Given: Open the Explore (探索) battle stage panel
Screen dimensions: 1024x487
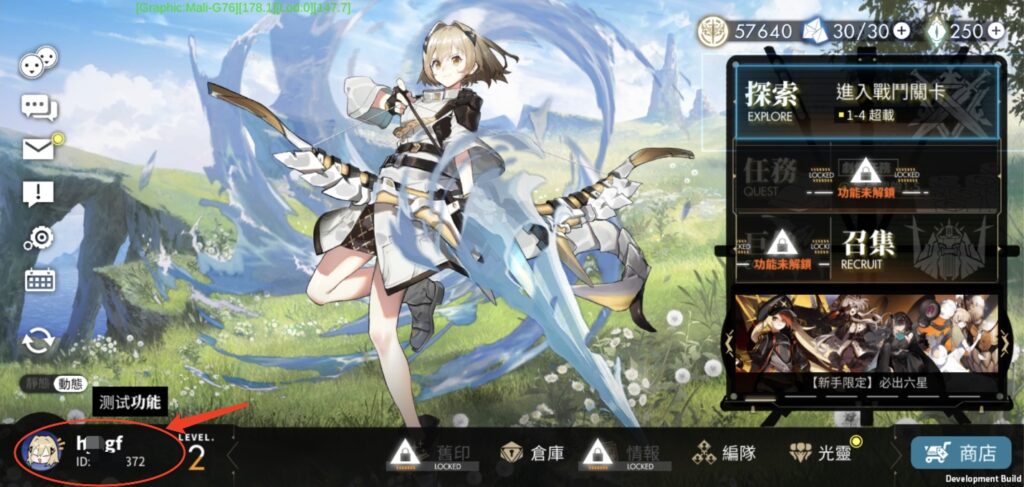Looking at the screenshot, I should tap(866, 101).
